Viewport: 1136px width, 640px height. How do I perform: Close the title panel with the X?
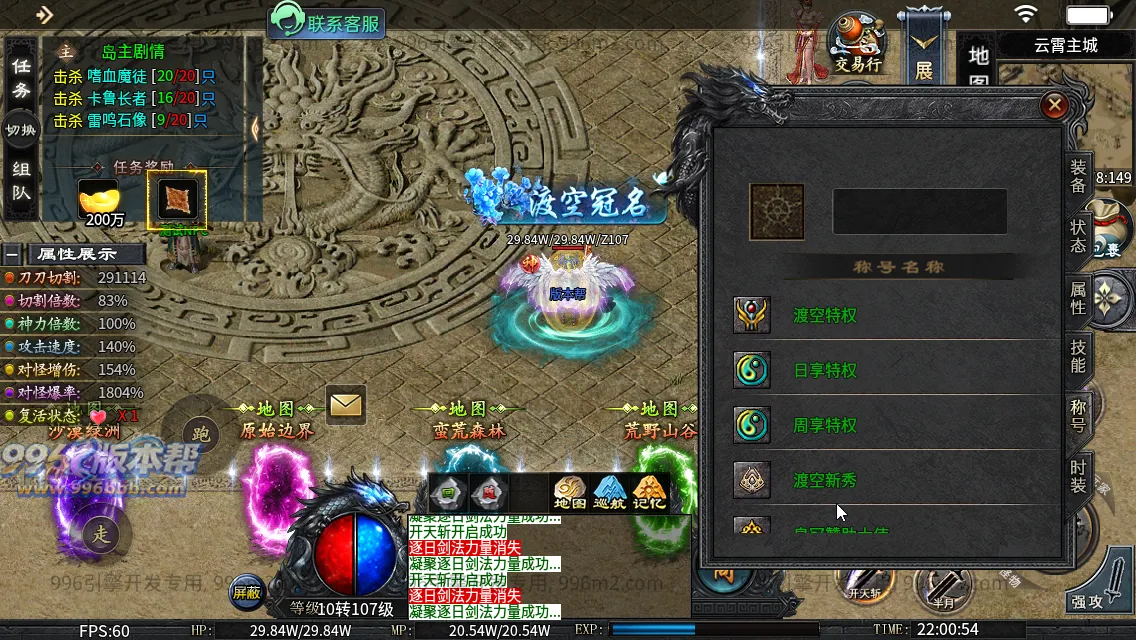(1054, 105)
